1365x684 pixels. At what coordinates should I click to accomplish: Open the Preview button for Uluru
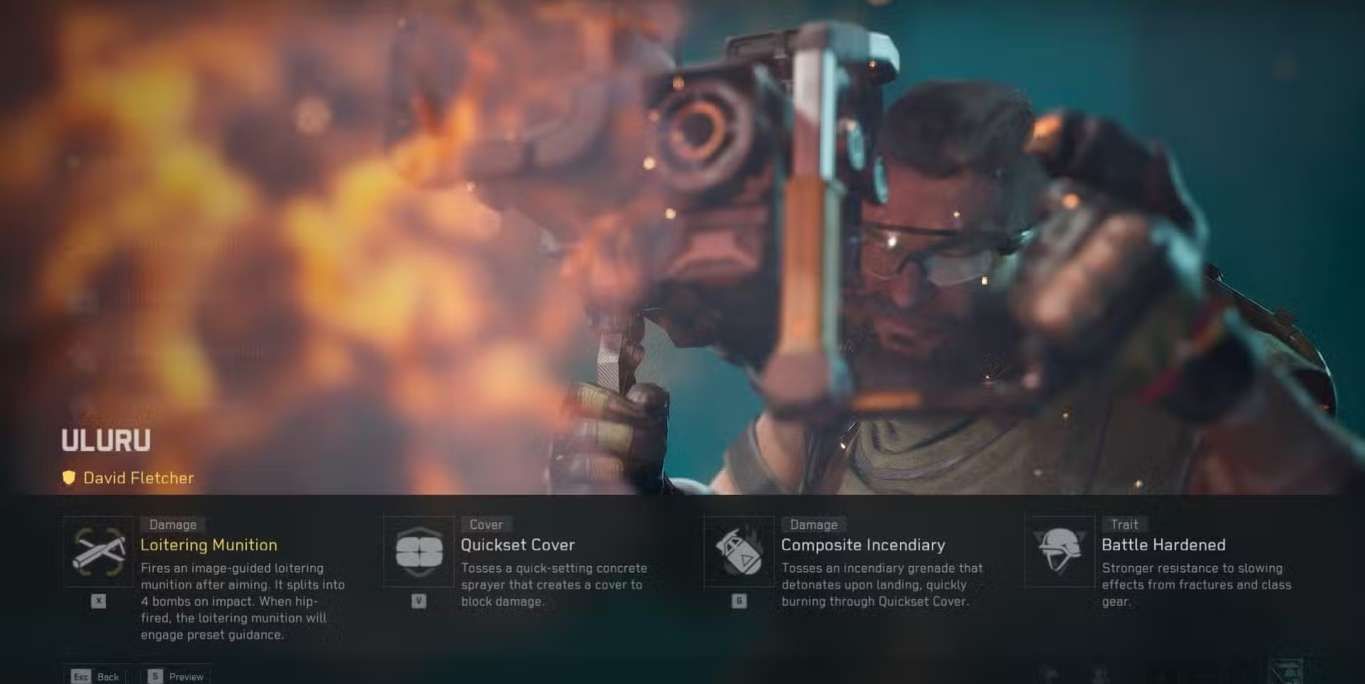175,676
